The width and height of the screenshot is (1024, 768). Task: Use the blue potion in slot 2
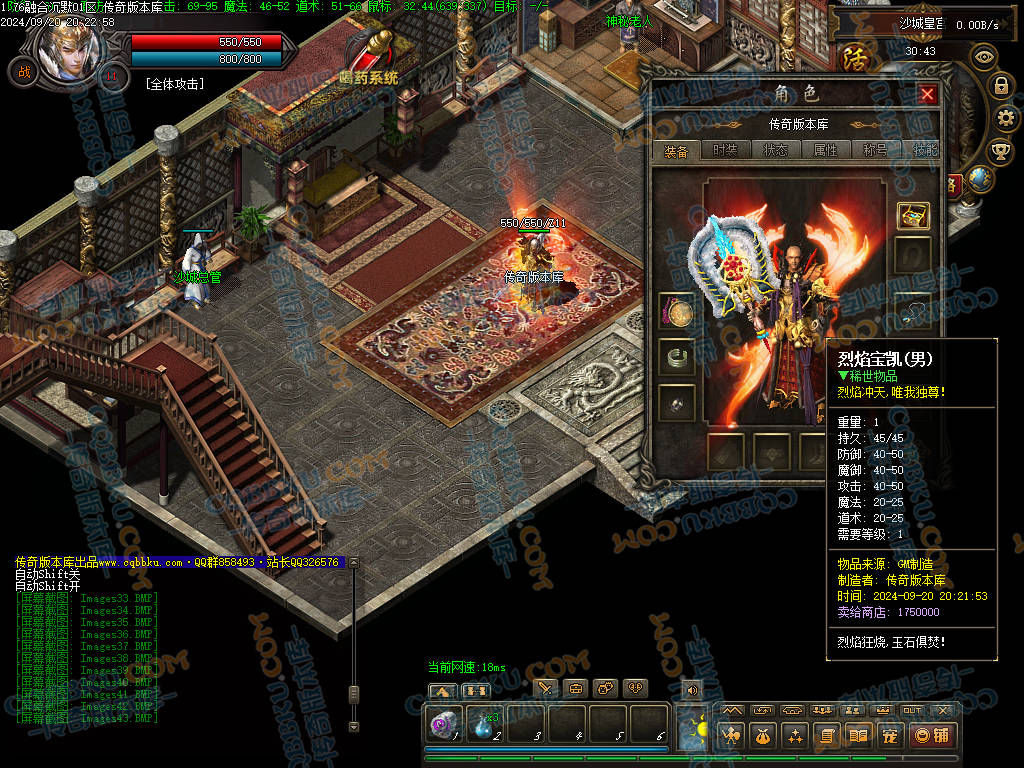tap(485, 723)
